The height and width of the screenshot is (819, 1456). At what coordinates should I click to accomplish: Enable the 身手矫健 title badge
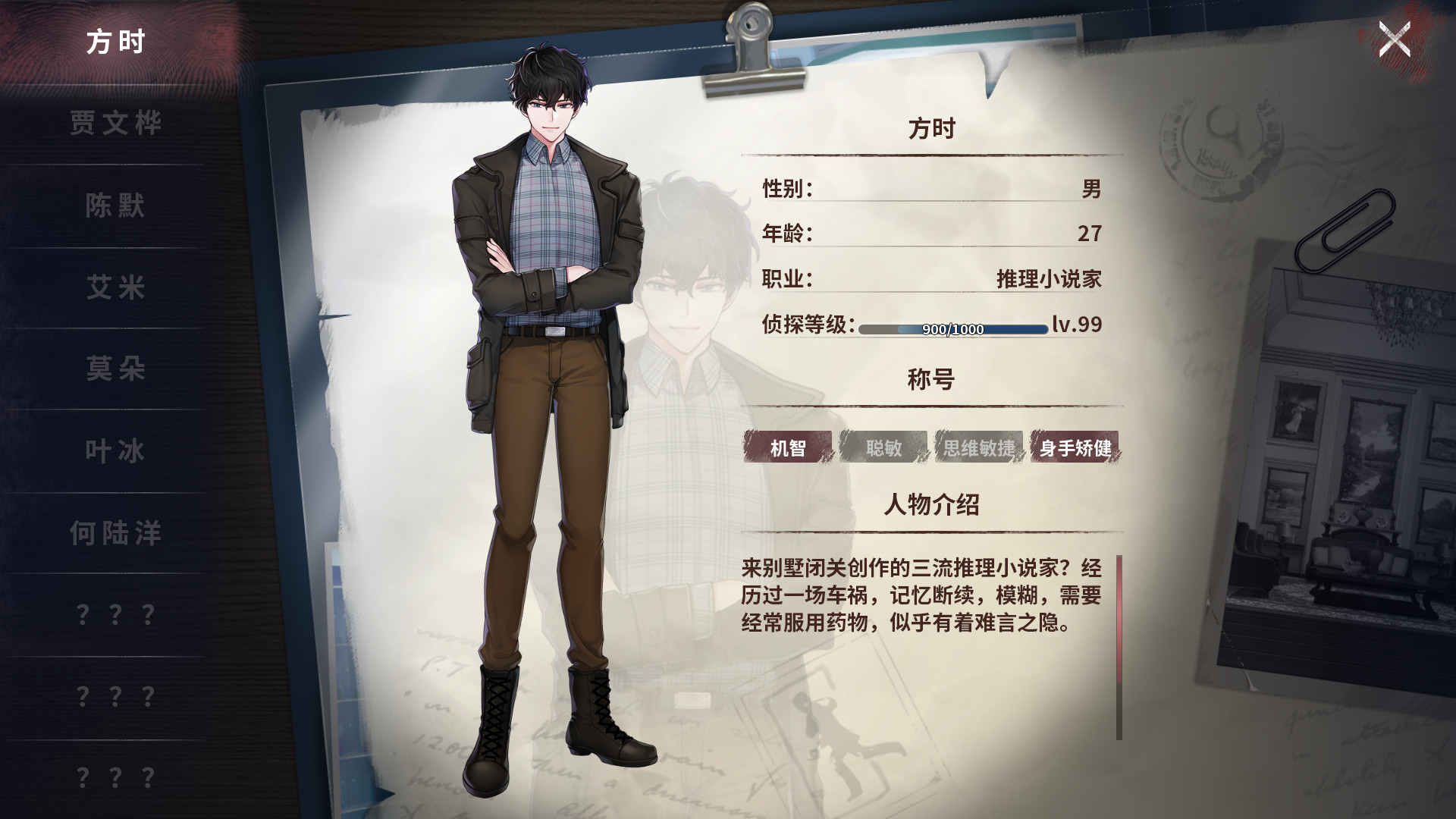click(1076, 449)
